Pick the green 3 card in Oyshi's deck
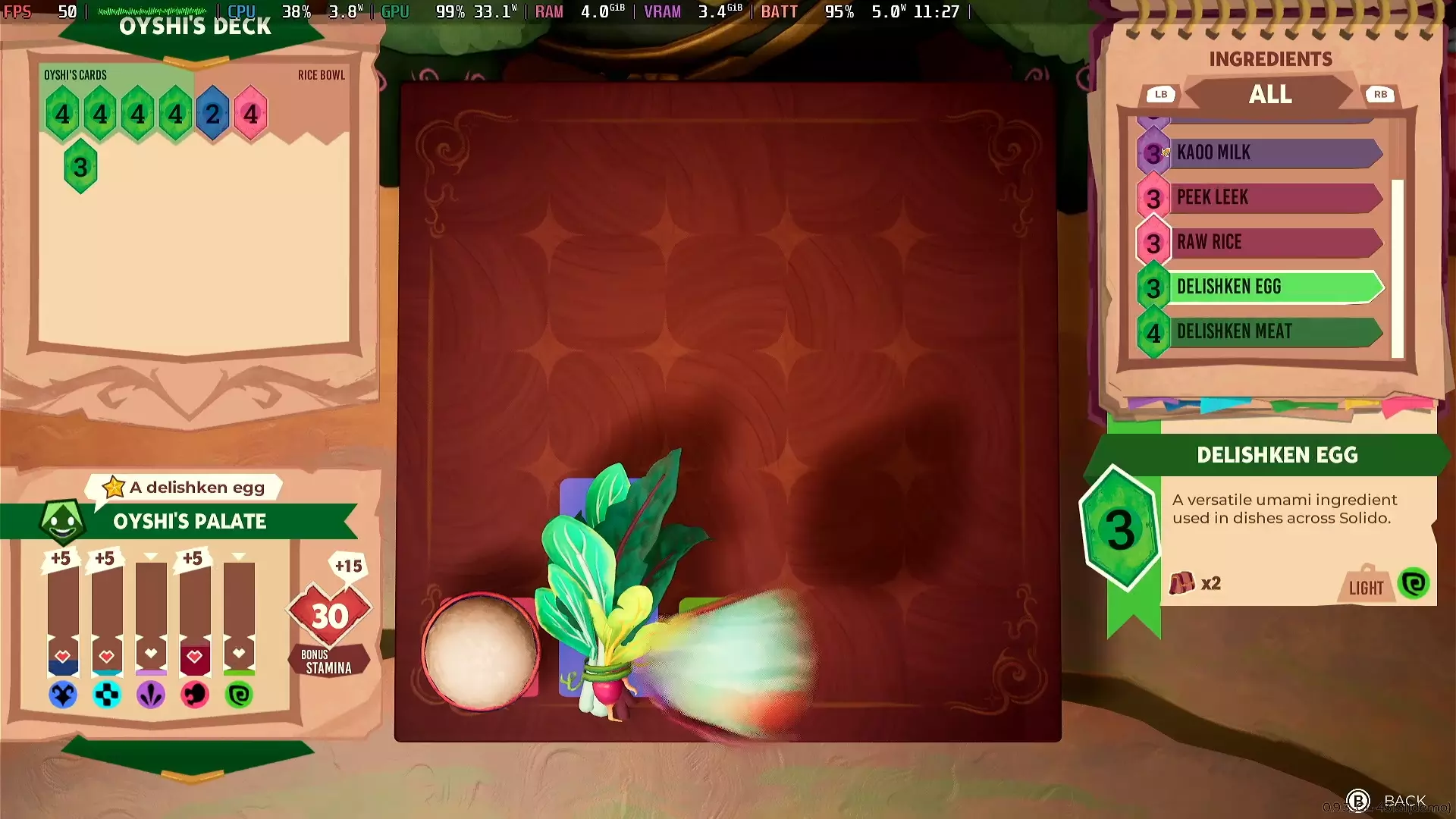 80,167
